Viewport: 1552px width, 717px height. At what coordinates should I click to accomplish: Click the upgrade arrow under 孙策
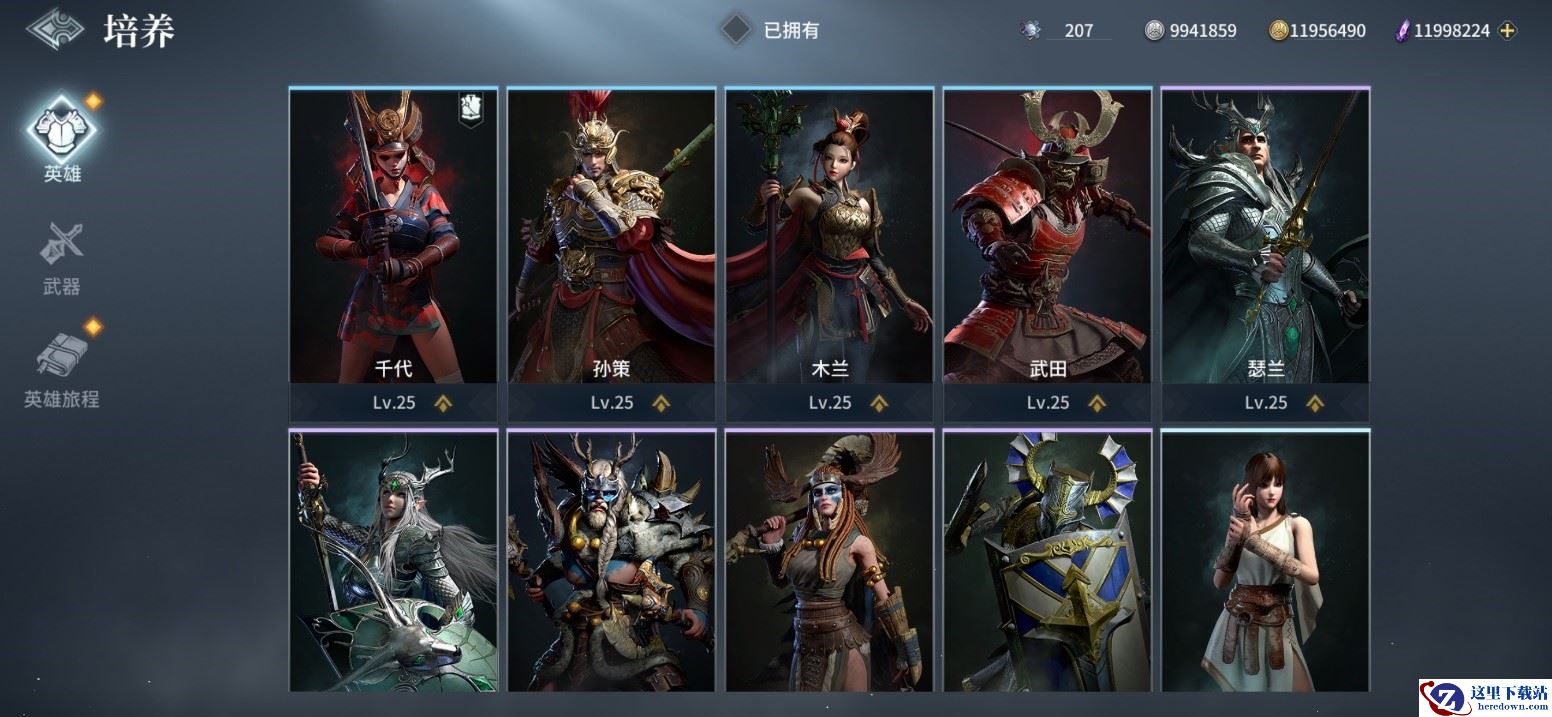tap(661, 403)
